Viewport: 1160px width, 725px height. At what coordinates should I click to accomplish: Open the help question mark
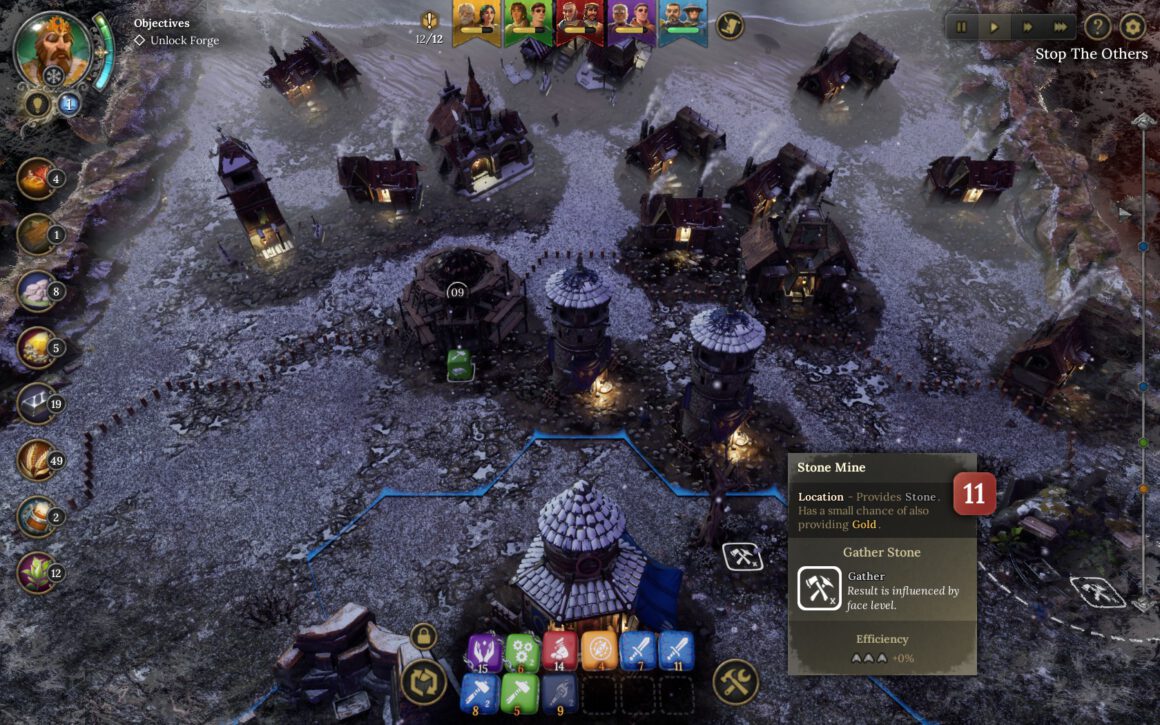point(1098,27)
